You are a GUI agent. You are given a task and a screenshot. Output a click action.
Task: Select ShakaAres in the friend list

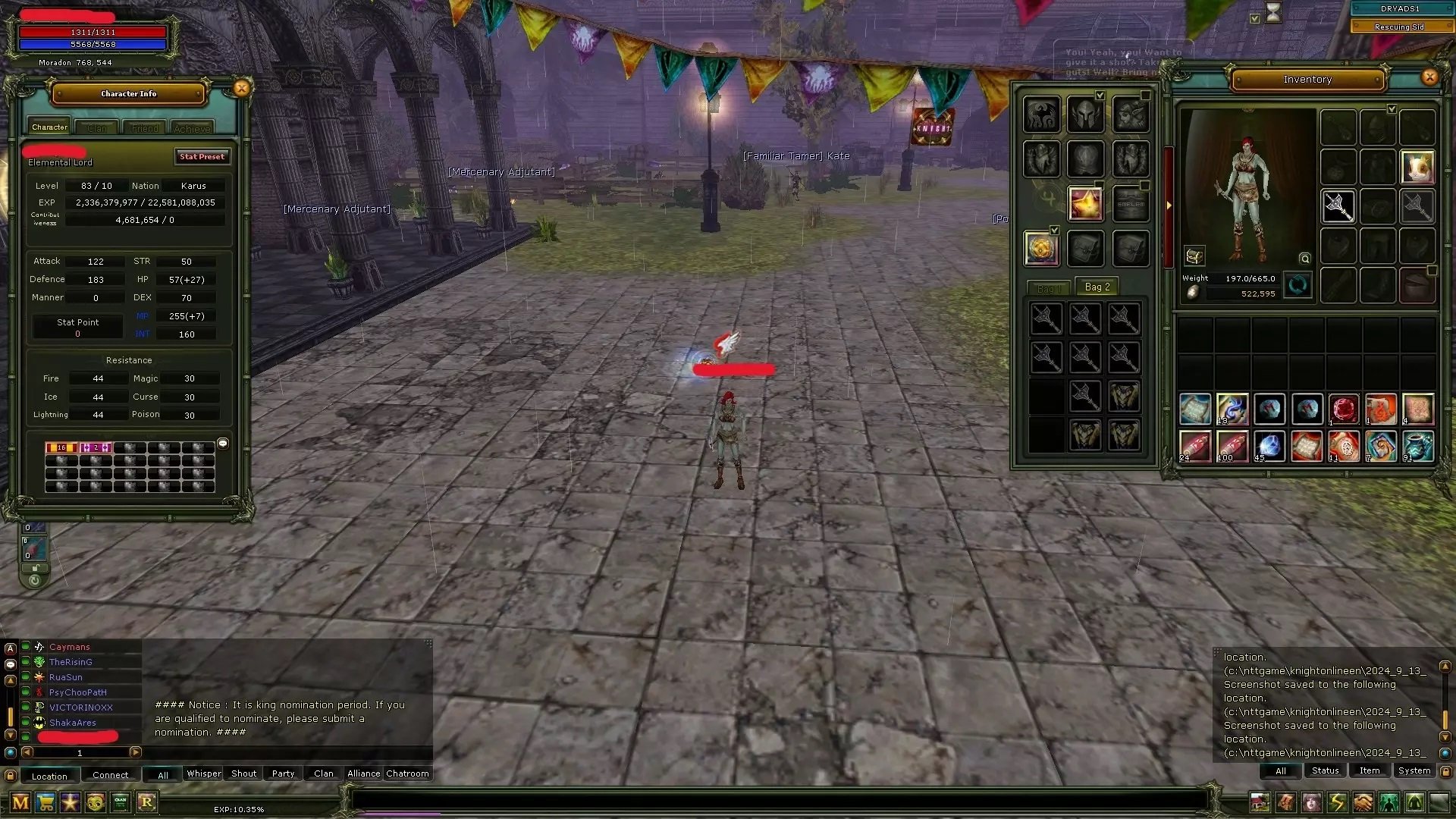click(72, 723)
